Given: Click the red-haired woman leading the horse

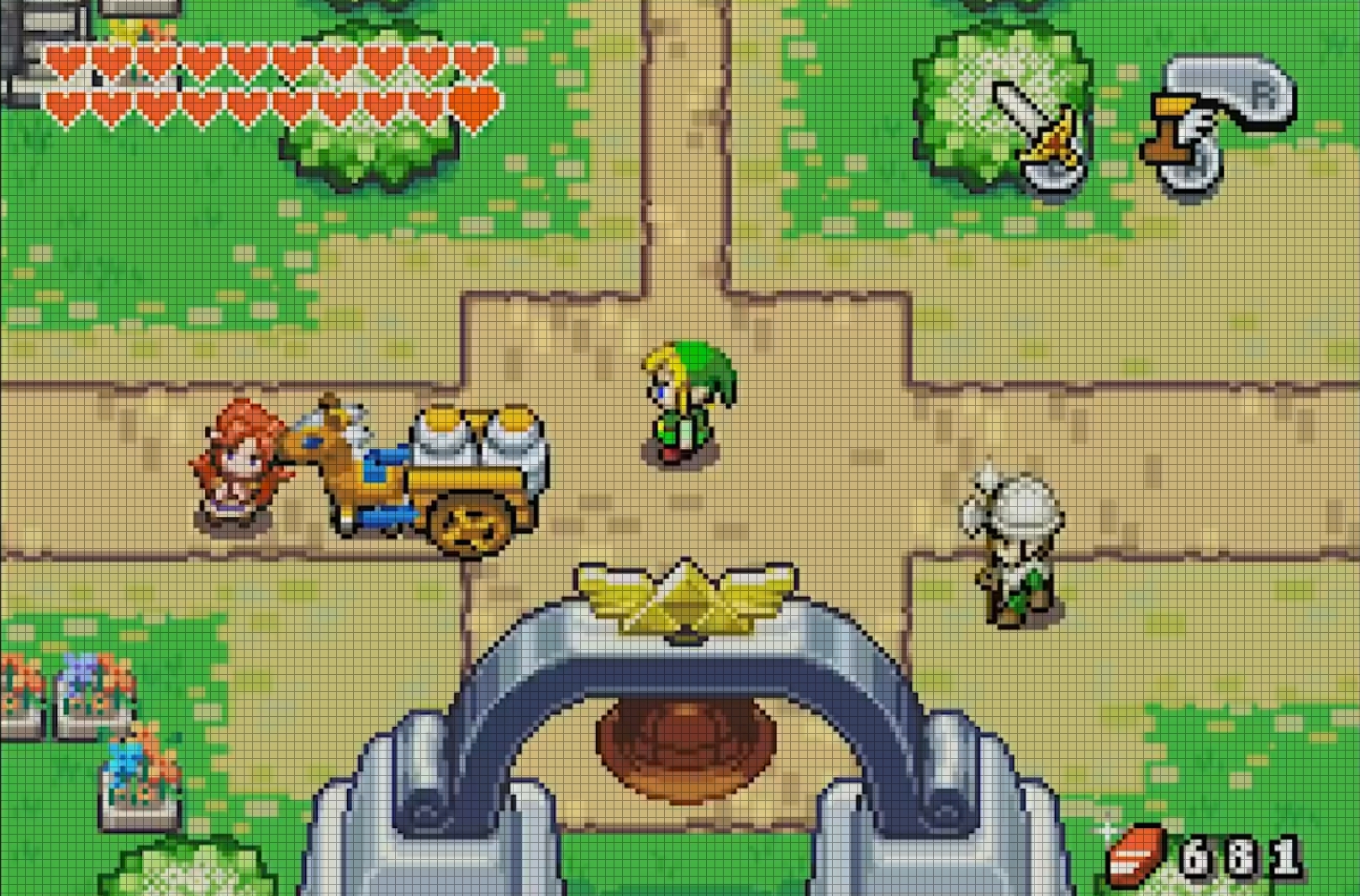Looking at the screenshot, I should pyautogui.click(x=238, y=462).
